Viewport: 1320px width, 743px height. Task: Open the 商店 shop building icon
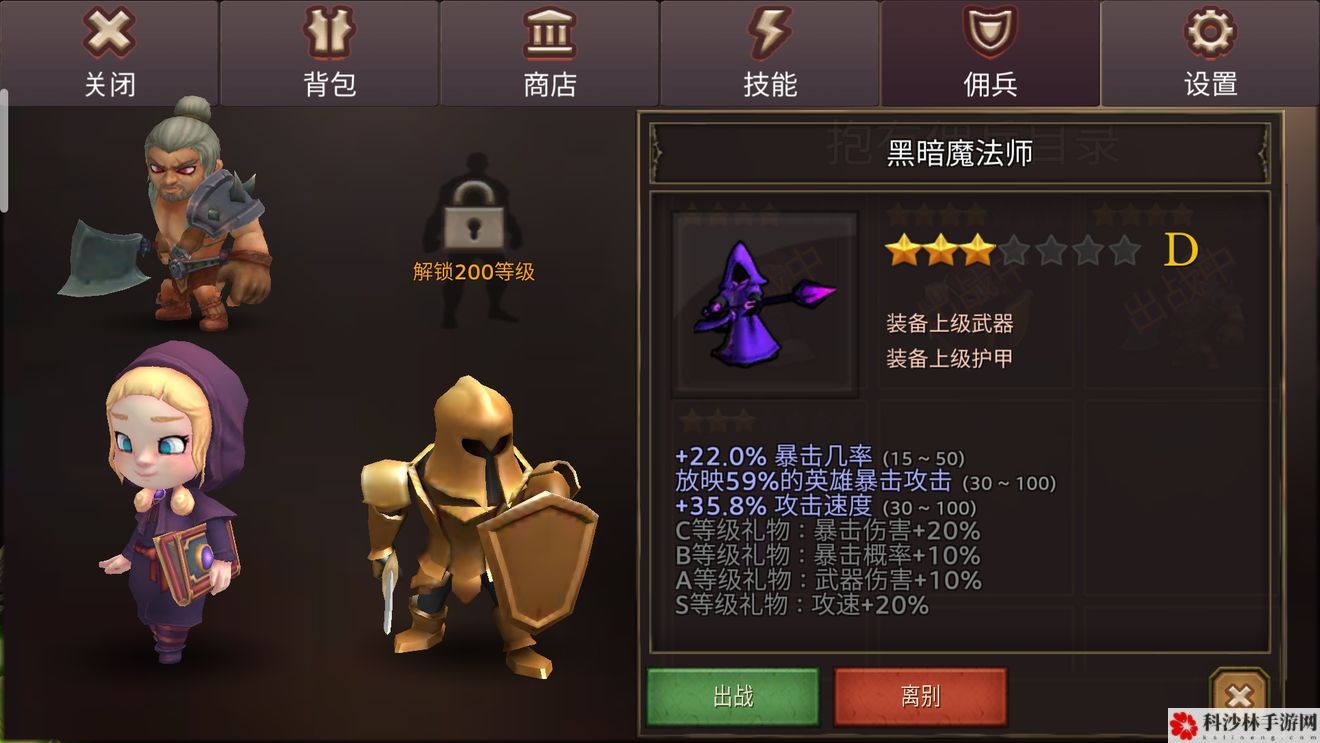pos(548,35)
